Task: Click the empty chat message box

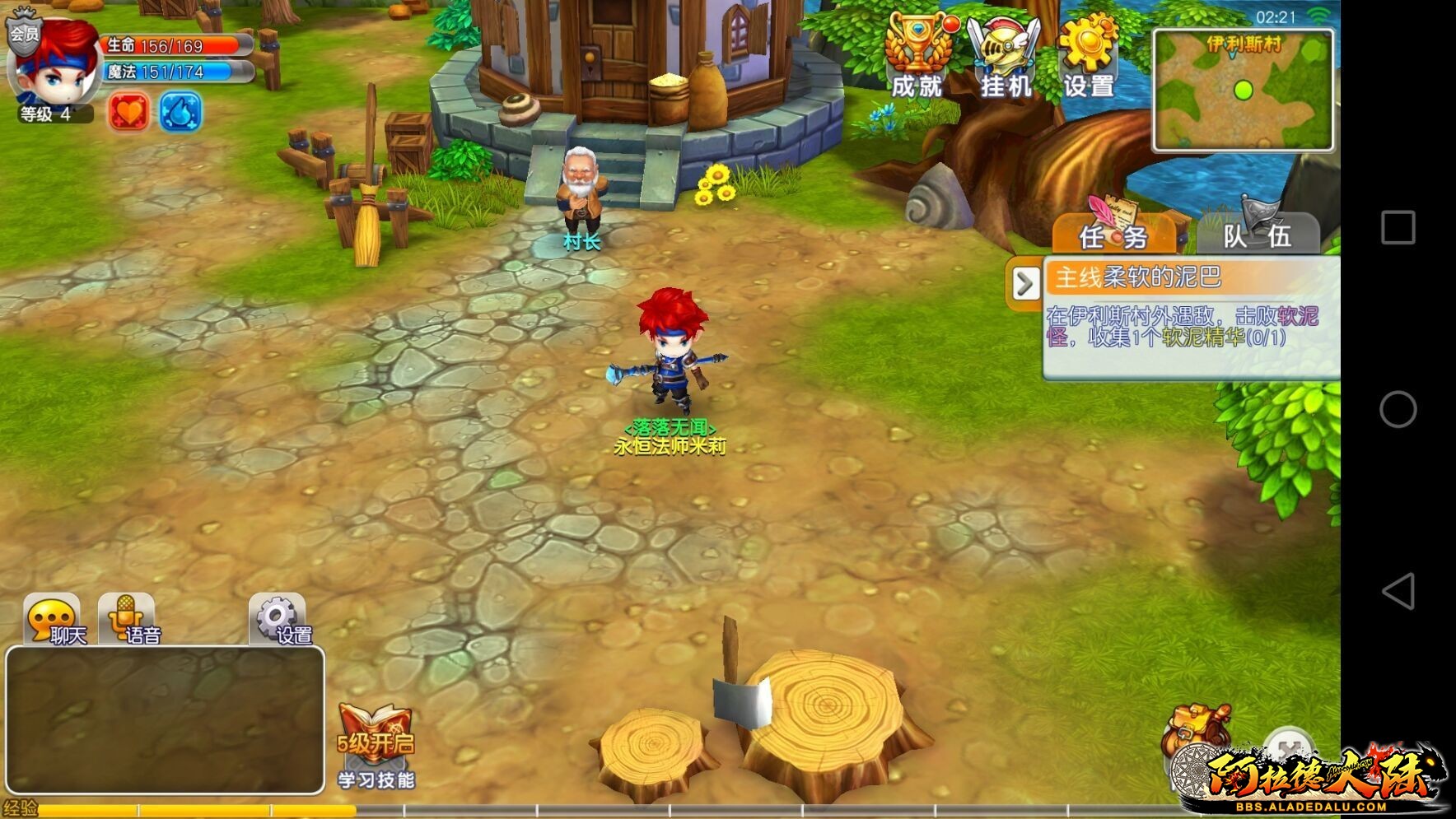Action: click(x=165, y=719)
